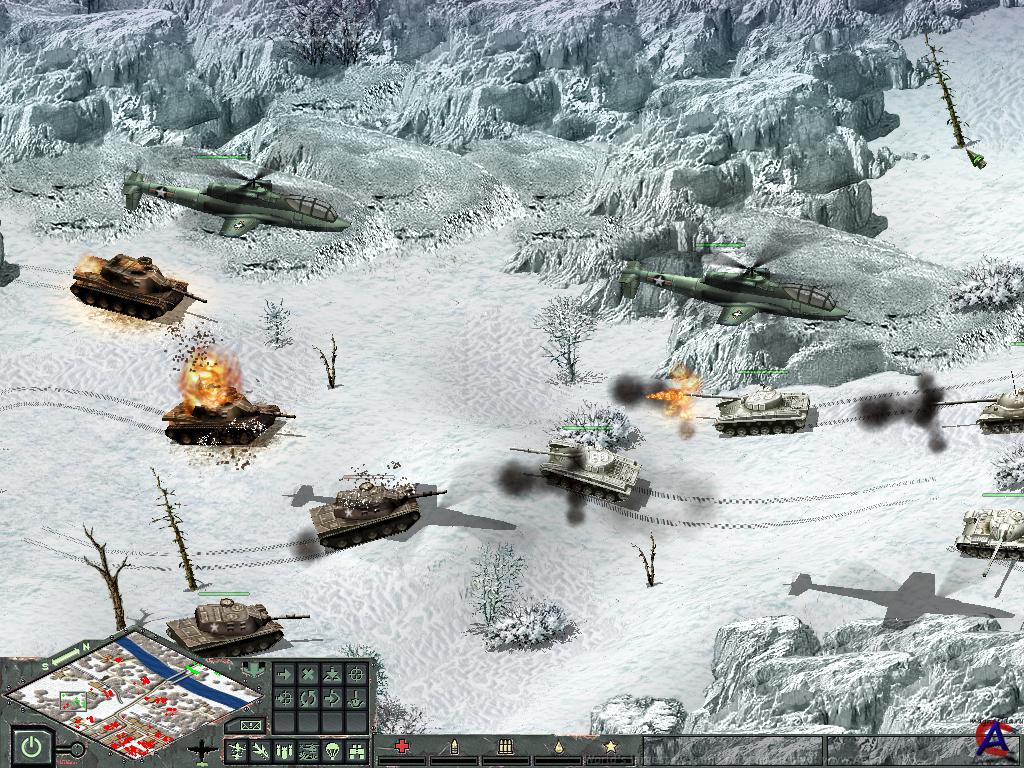Order the bomber strike with bombs icon

click(x=284, y=750)
